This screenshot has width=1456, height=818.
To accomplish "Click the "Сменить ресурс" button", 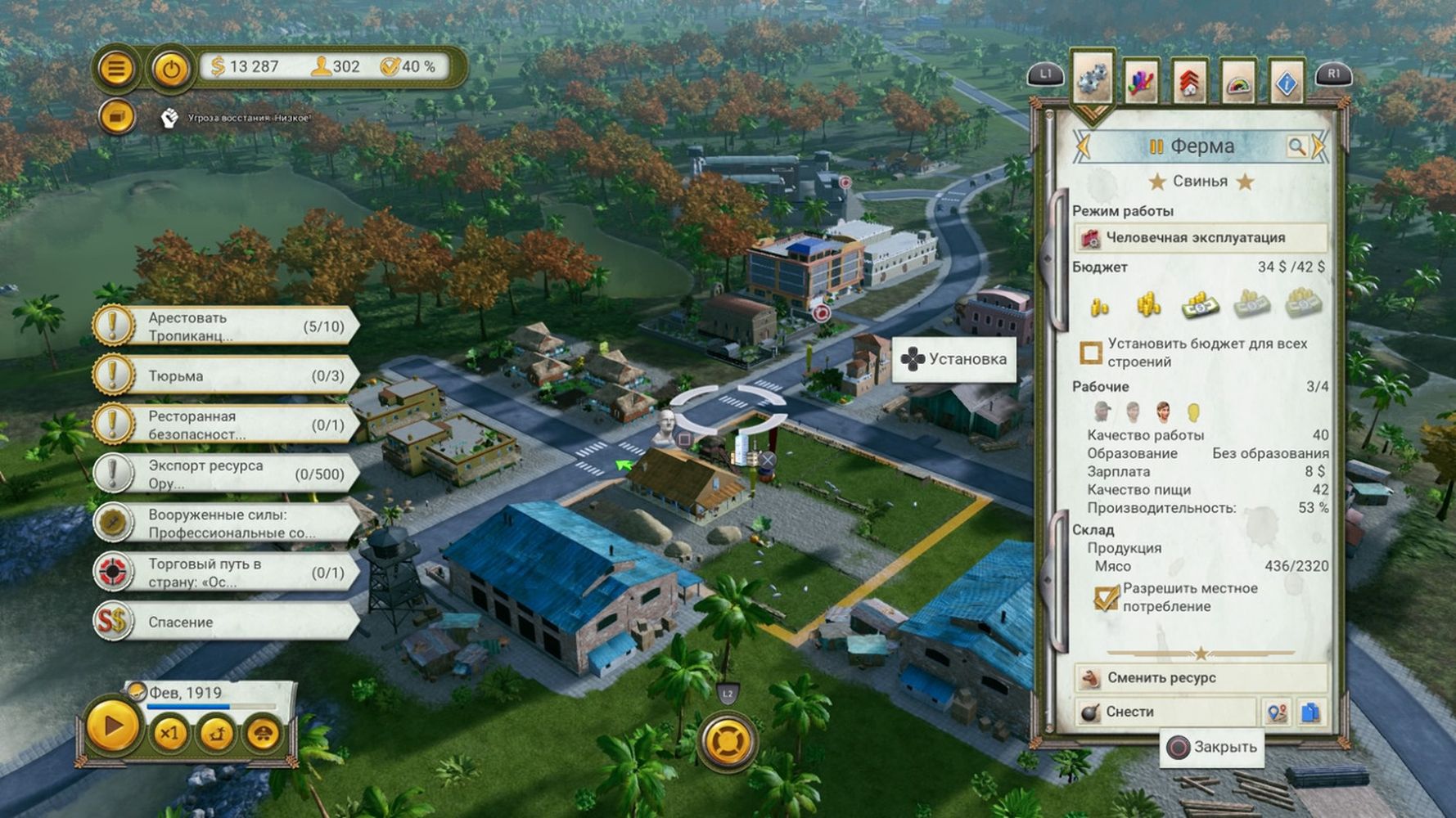I will [1200, 678].
